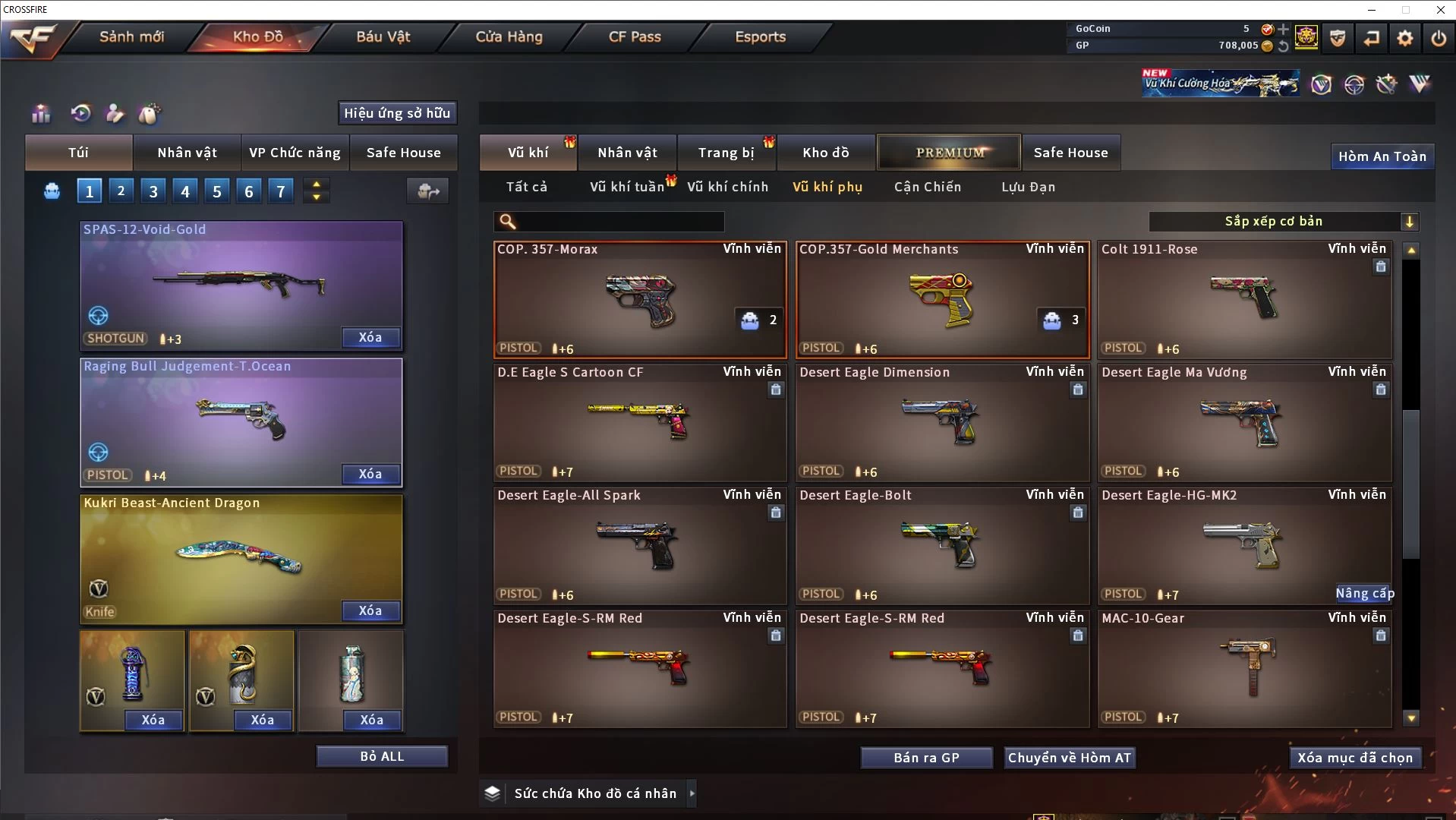The image size is (1456, 820).
Task: Select the Colt 1911-Rose pistol
Action: pyautogui.click(x=1244, y=300)
